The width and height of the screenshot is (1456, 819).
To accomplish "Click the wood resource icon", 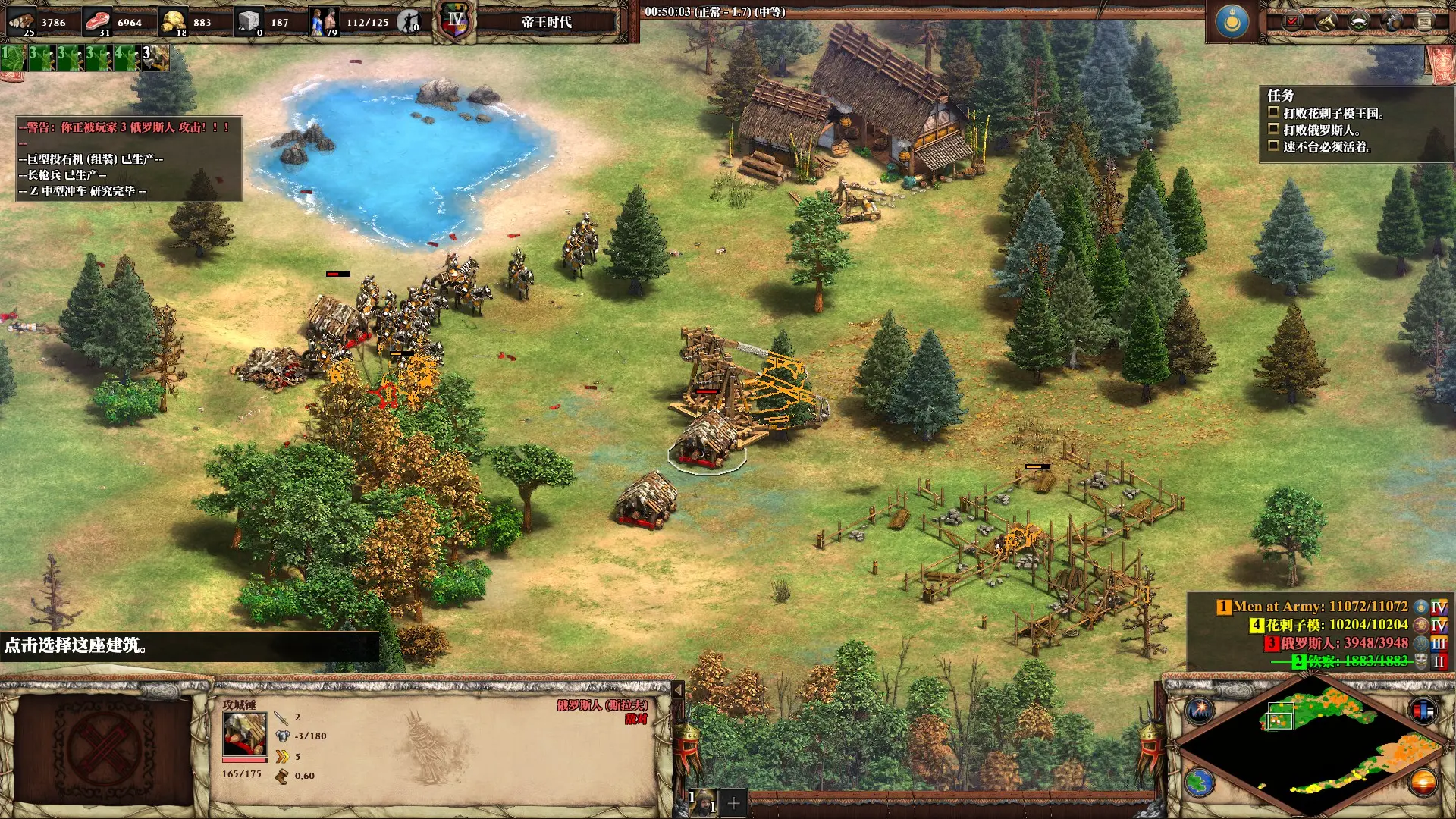I will tap(22, 20).
